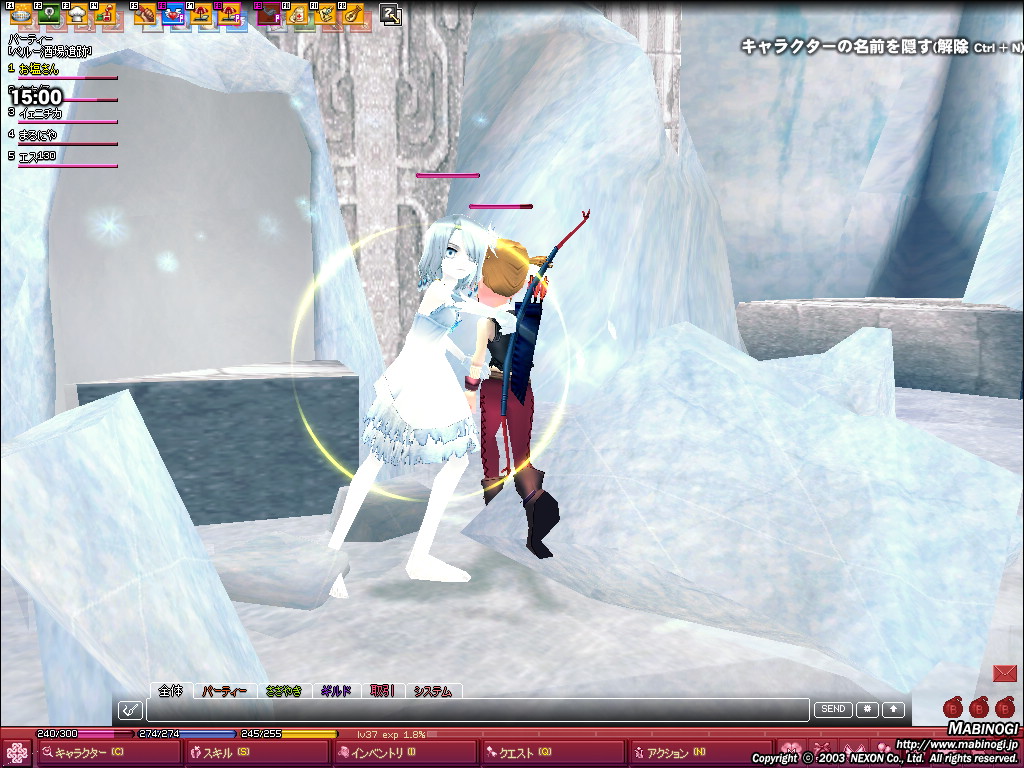The height and width of the screenshot is (768, 1024).
Task: Activate the F6 winged heart hotkey skill
Action: pos(174,14)
